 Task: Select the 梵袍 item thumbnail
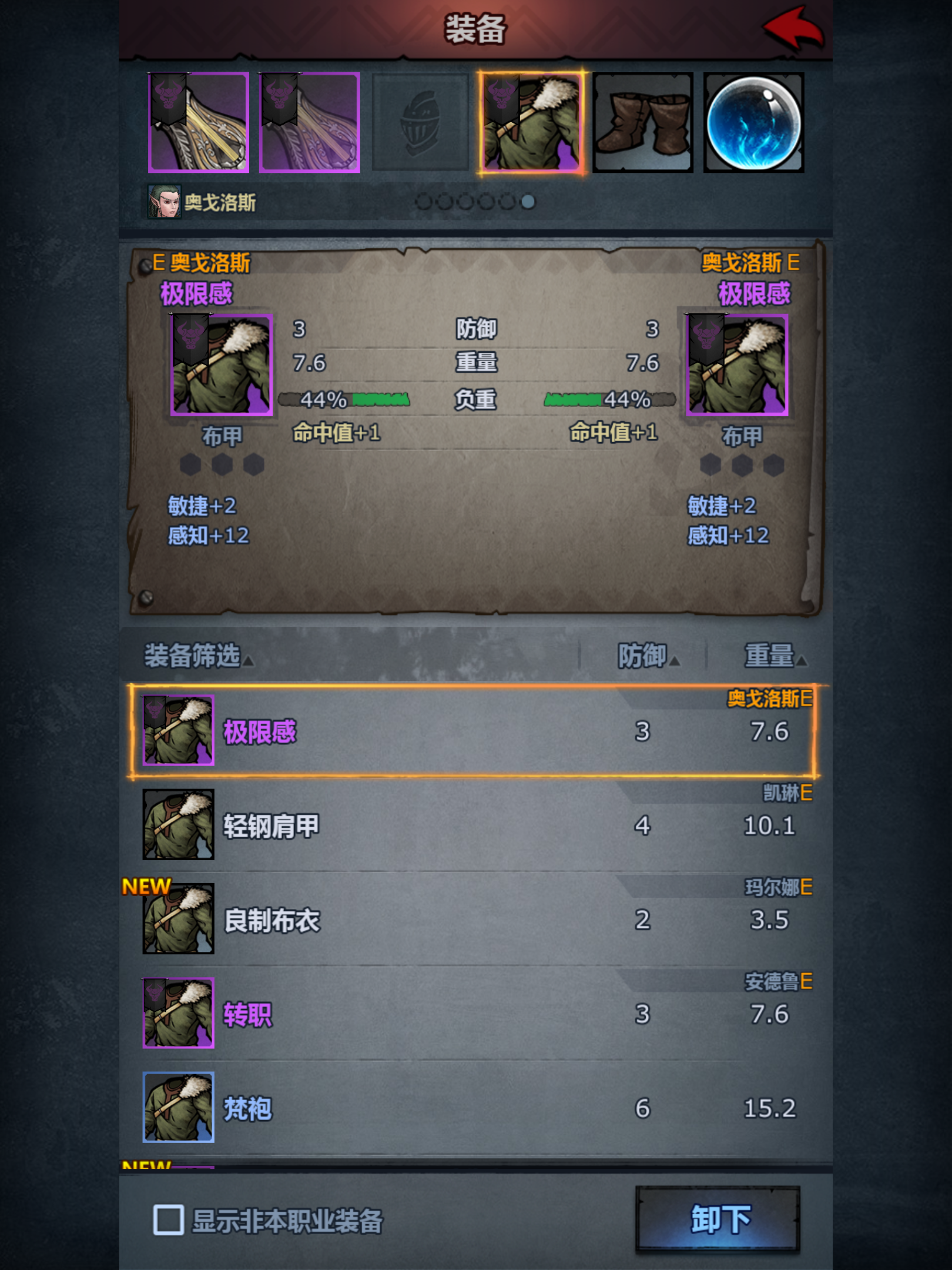point(177,1108)
